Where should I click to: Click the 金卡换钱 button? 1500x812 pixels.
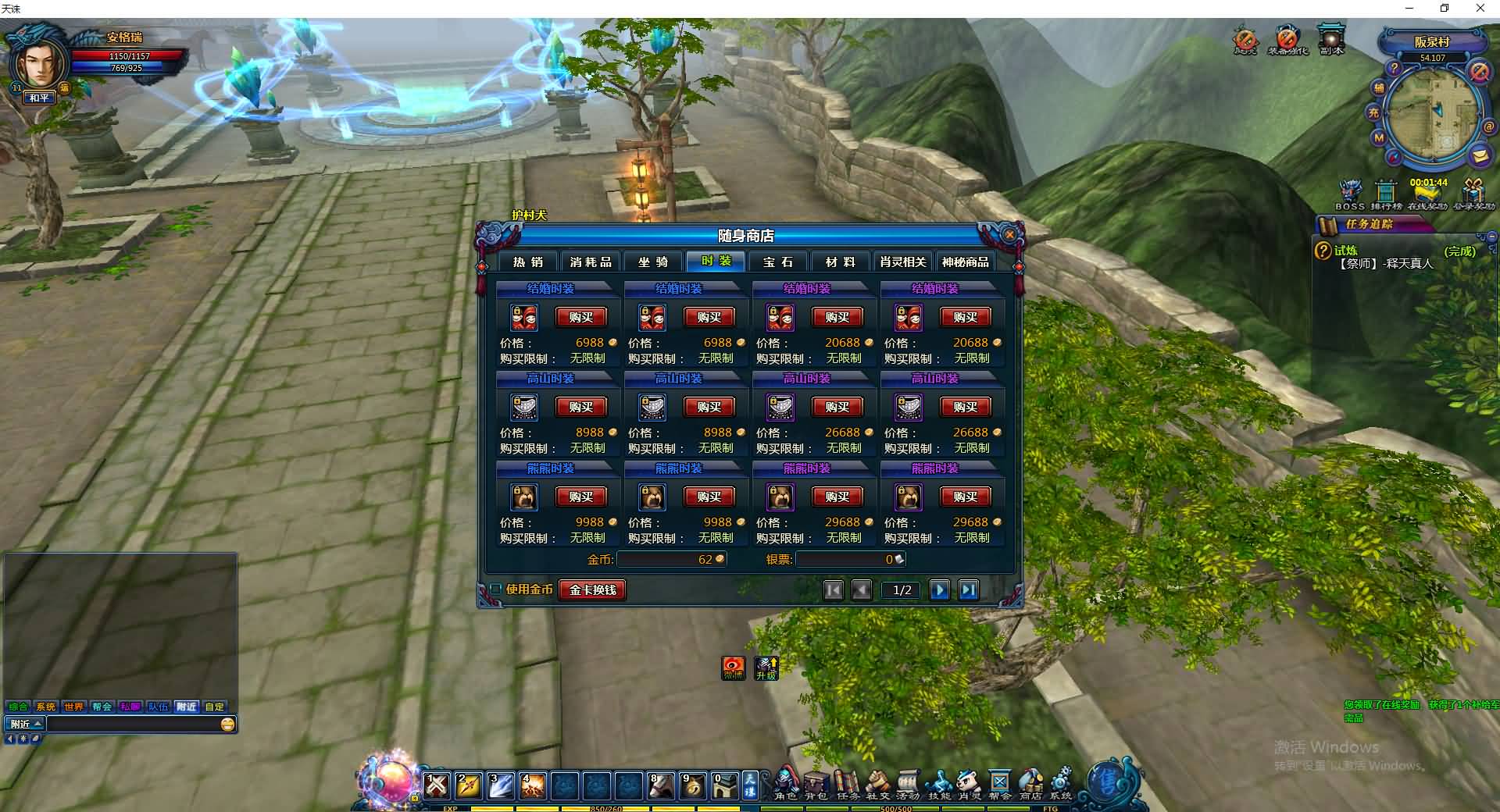(x=592, y=589)
